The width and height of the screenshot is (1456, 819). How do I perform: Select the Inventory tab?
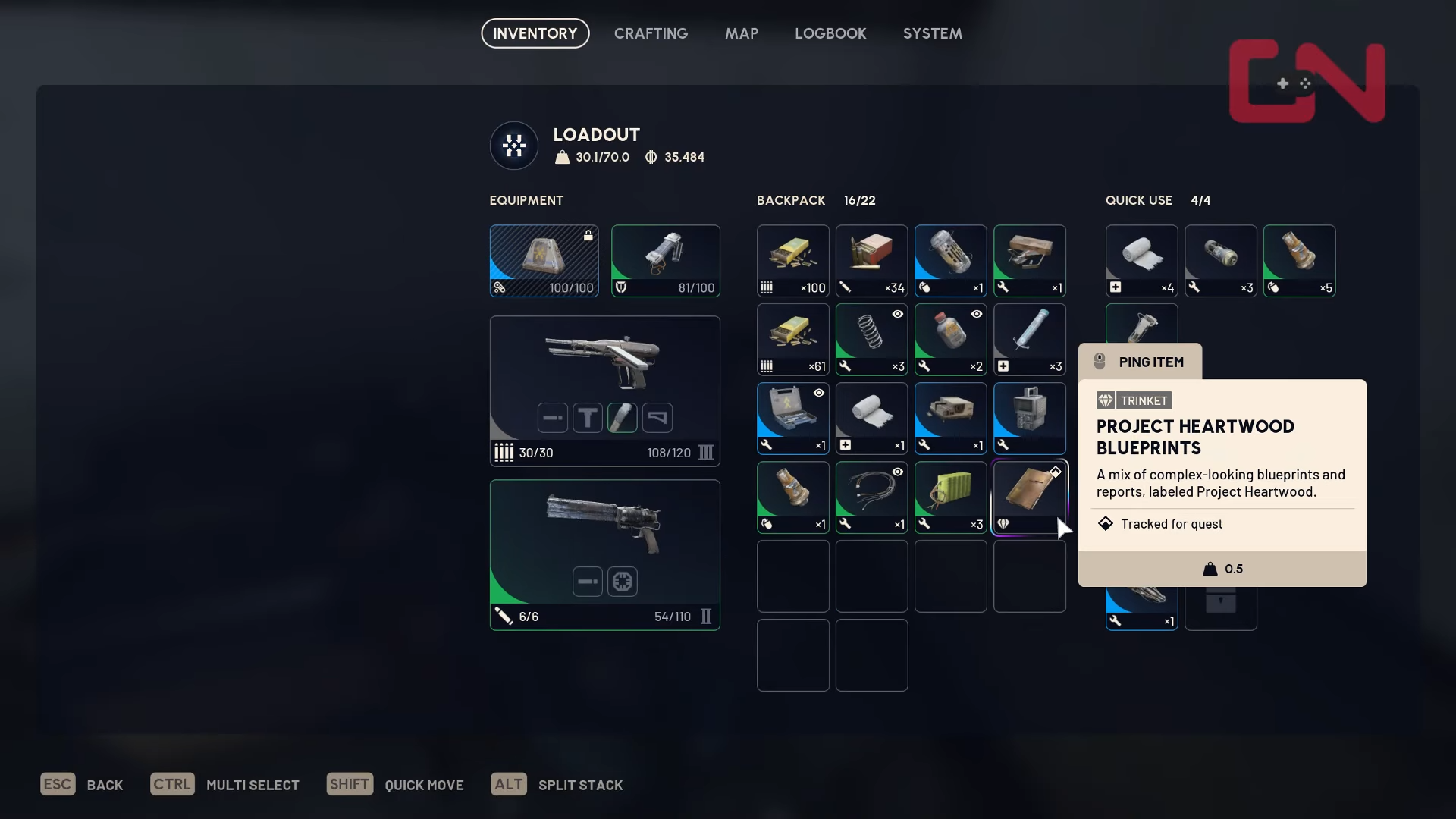535,33
